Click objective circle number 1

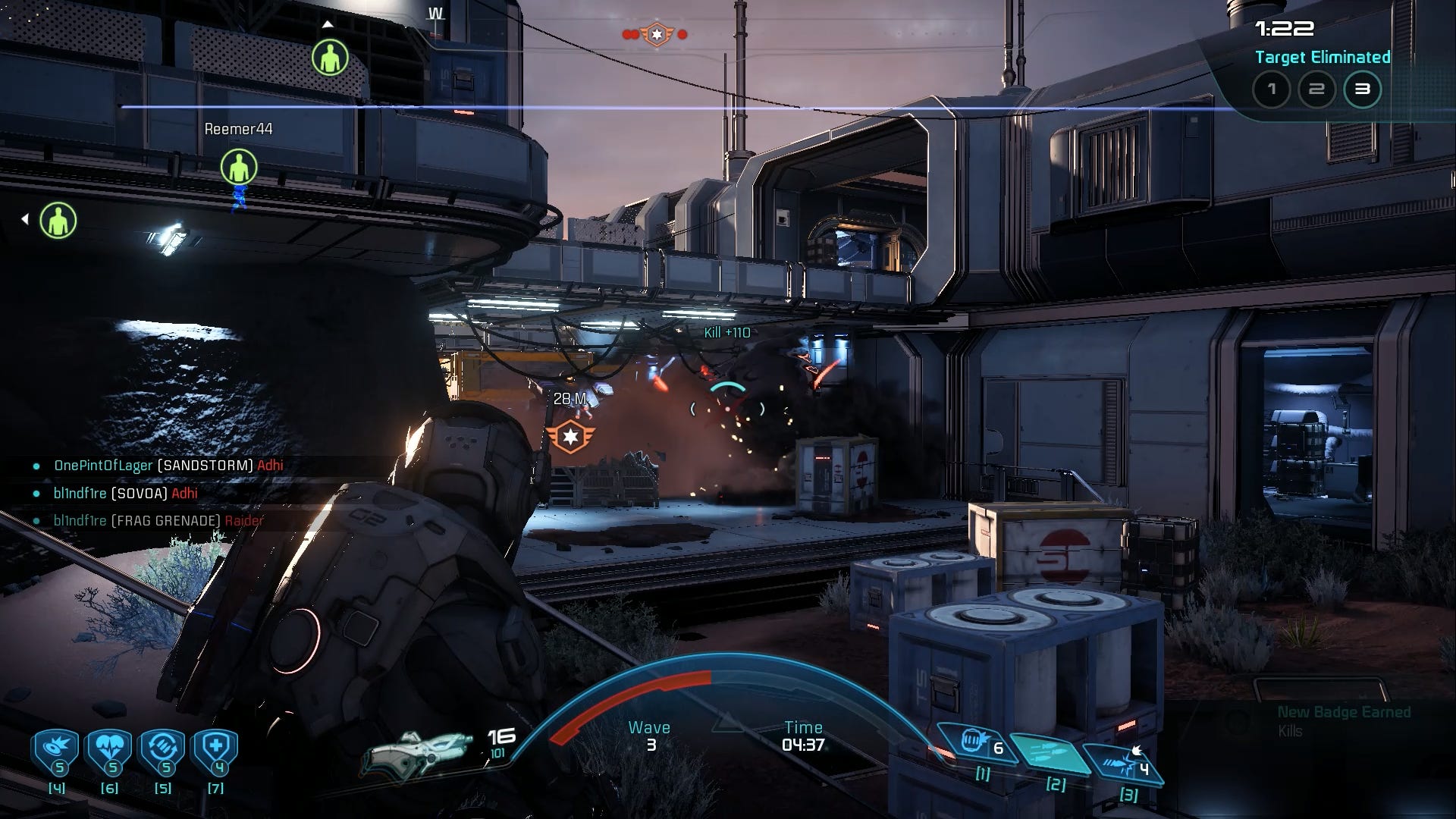click(x=1271, y=89)
